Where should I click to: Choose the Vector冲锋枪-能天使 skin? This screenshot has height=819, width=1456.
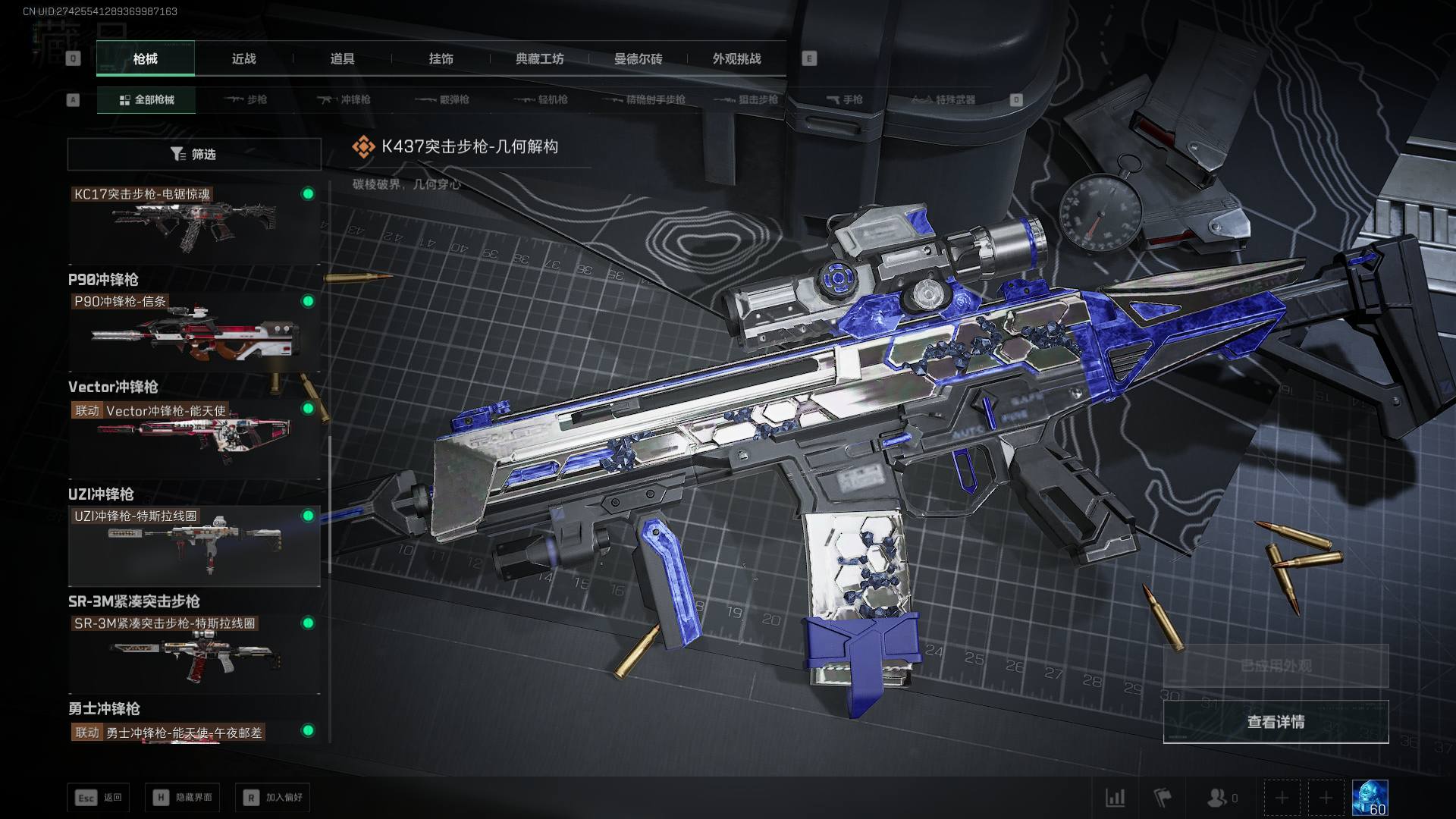(194, 439)
